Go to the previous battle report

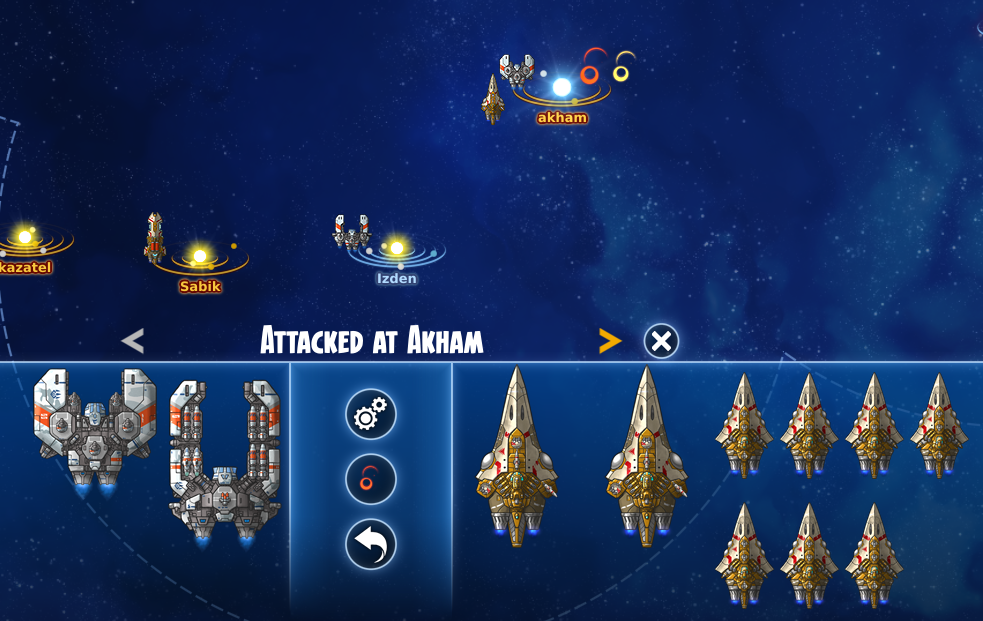click(x=132, y=341)
